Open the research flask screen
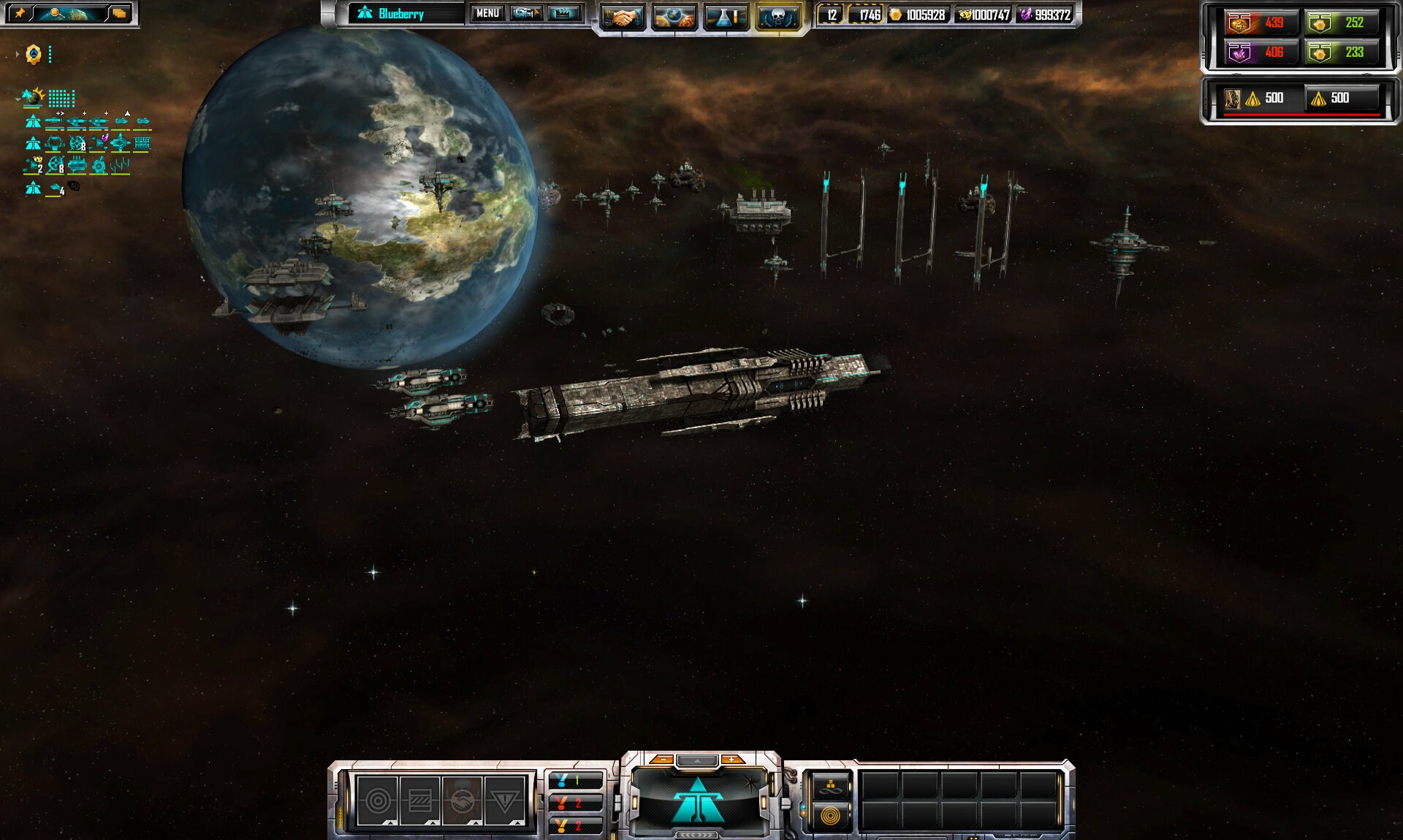1403x840 pixels. [x=726, y=17]
